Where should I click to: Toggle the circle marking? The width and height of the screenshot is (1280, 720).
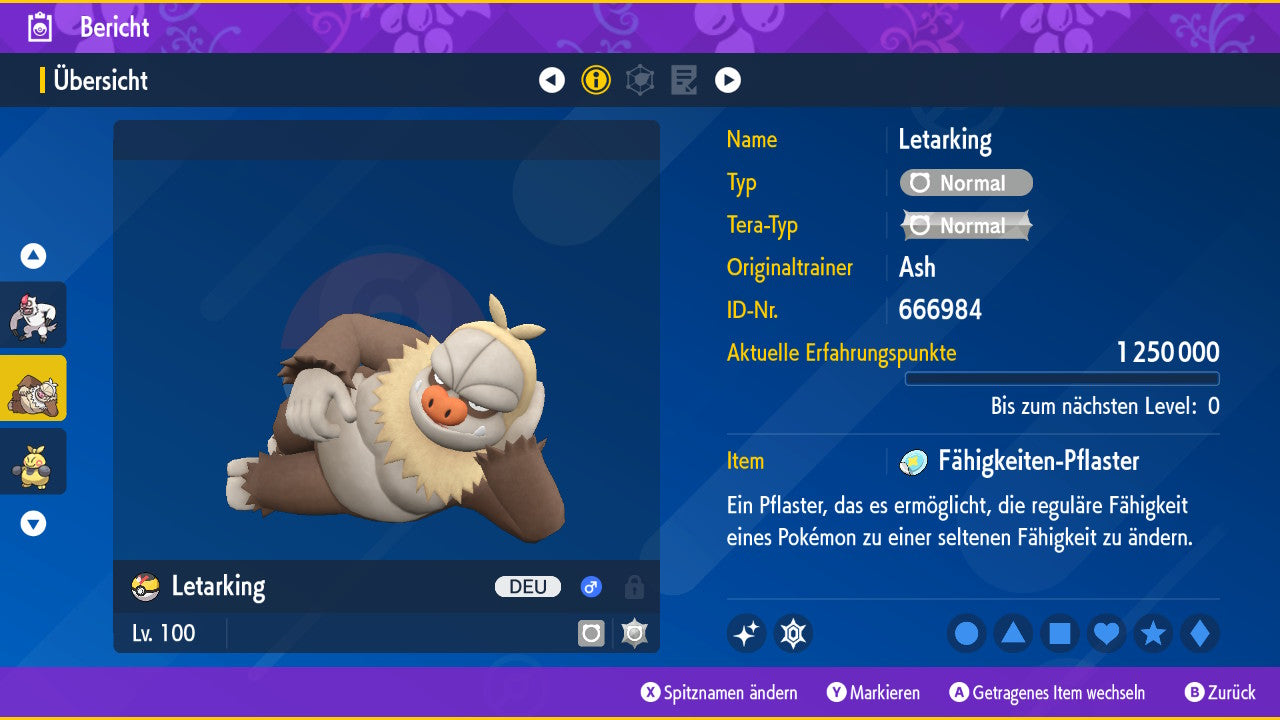point(967,633)
